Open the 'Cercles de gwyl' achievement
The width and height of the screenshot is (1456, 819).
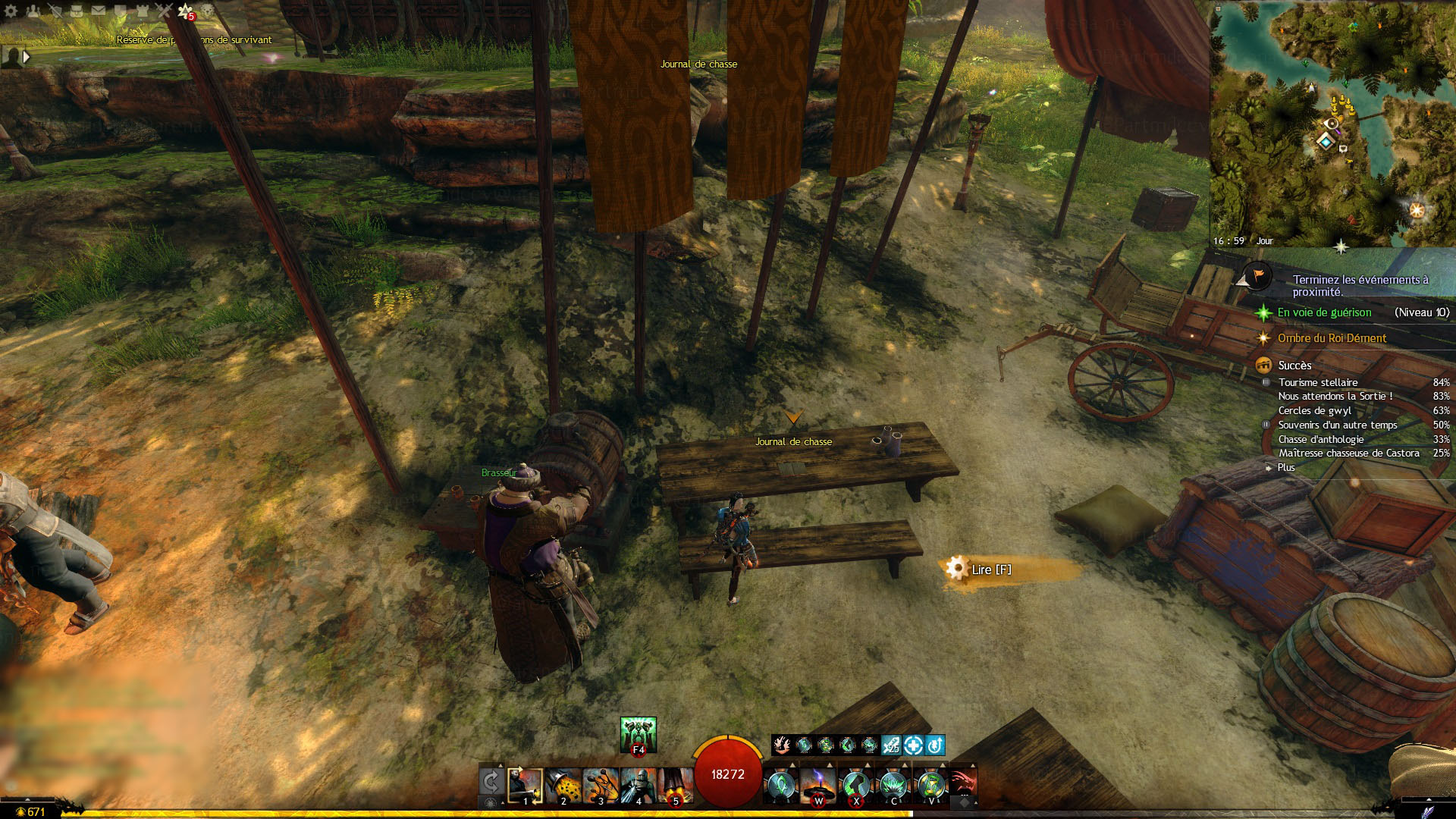pyautogui.click(x=1314, y=410)
